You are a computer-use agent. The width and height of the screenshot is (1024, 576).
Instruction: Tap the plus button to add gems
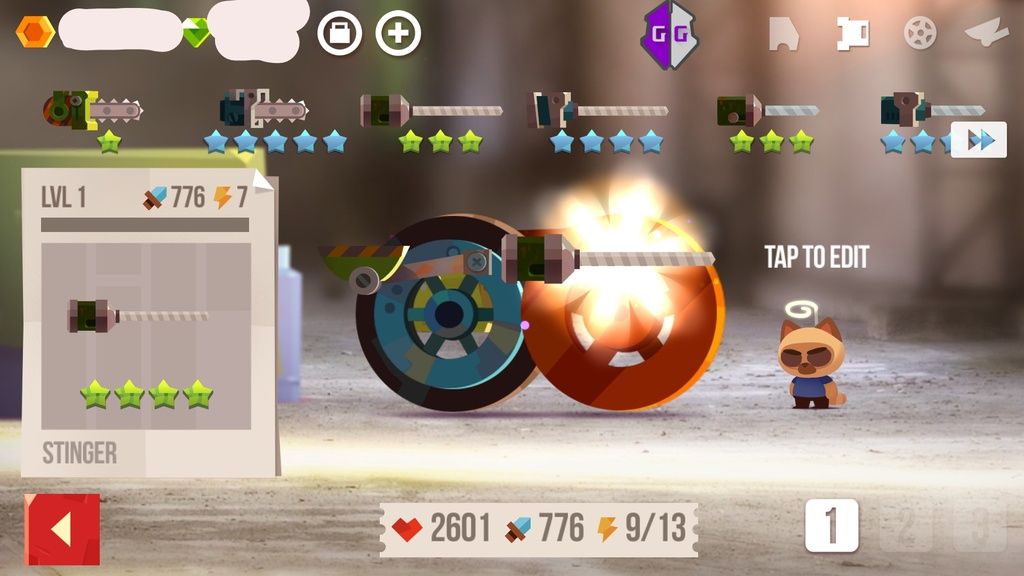pyautogui.click(x=398, y=34)
